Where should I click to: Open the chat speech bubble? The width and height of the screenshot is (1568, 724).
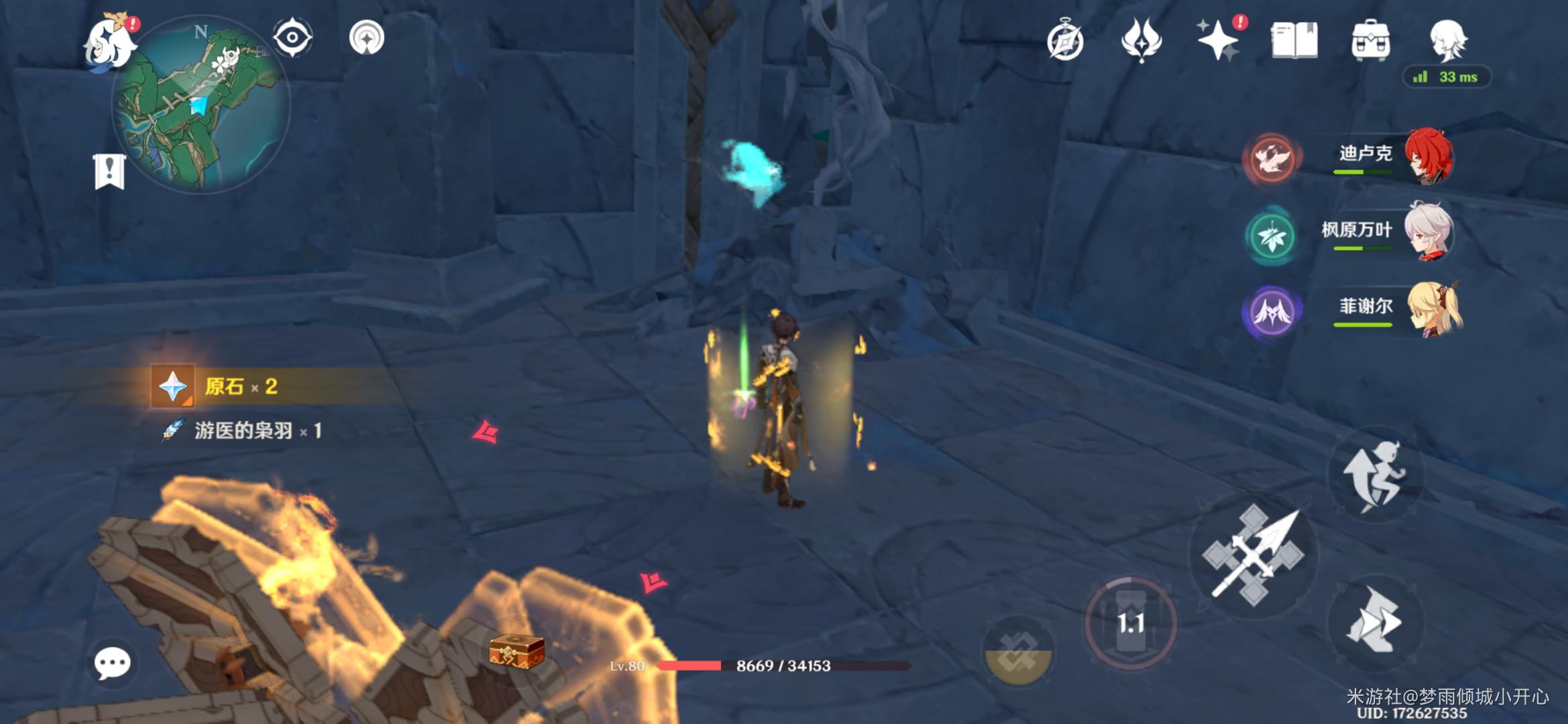[x=112, y=663]
